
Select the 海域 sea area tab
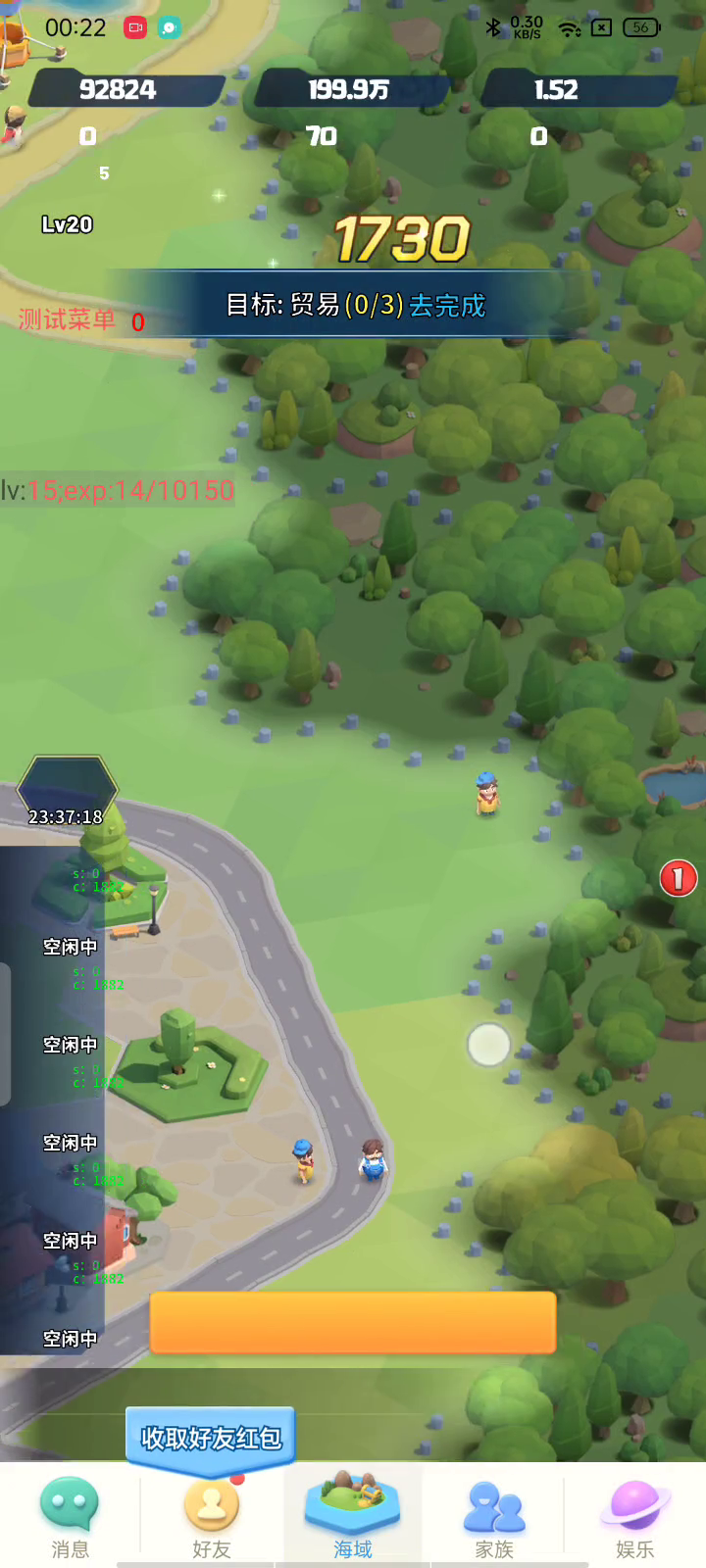(x=353, y=1516)
